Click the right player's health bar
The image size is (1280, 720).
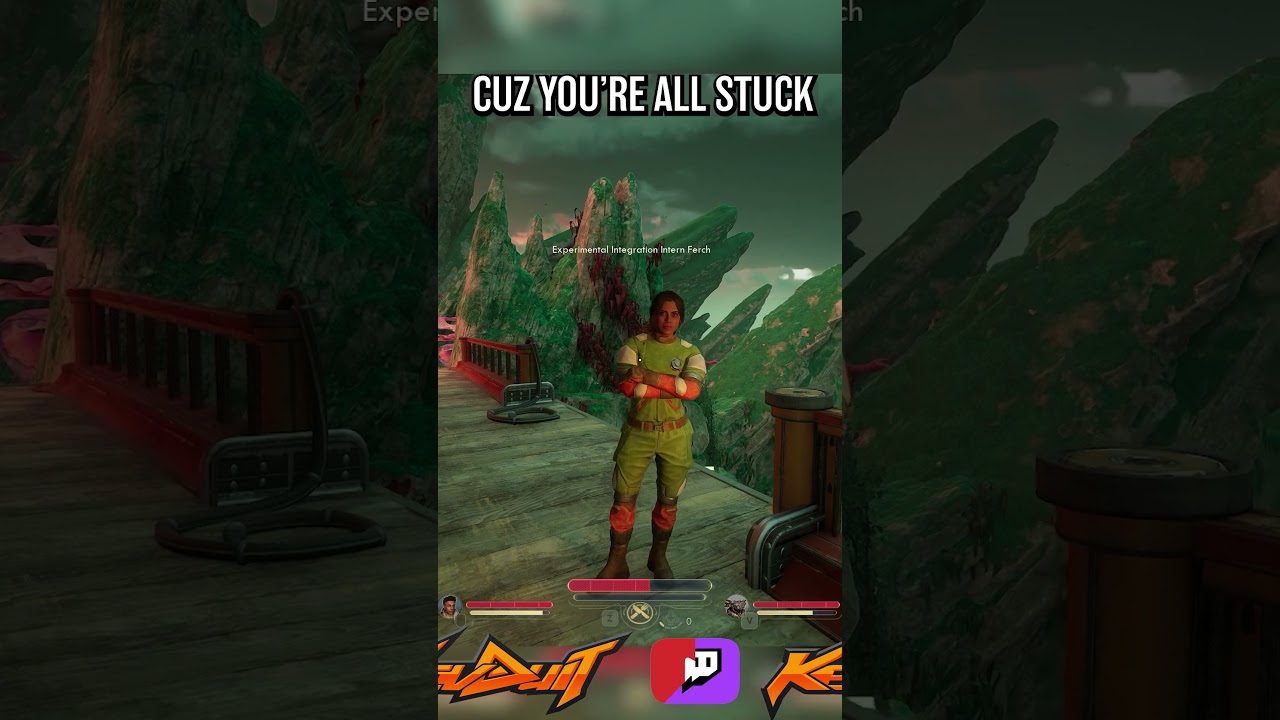[x=795, y=605]
